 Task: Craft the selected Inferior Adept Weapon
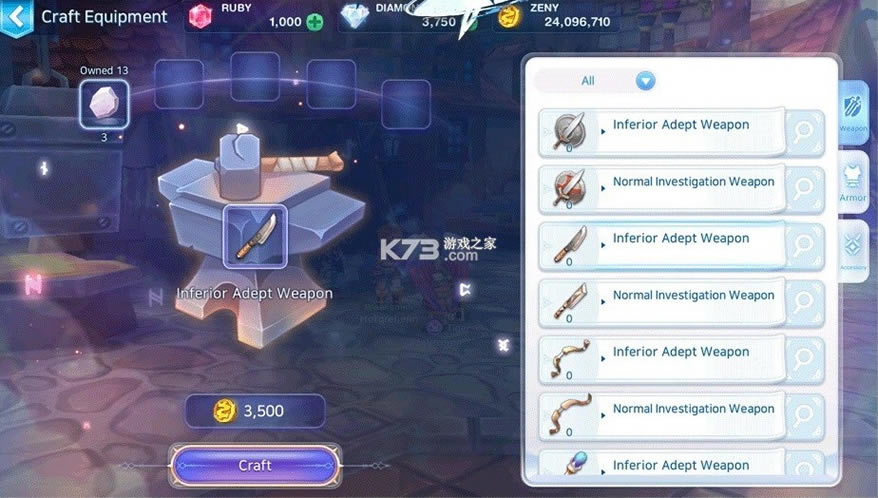coord(254,466)
